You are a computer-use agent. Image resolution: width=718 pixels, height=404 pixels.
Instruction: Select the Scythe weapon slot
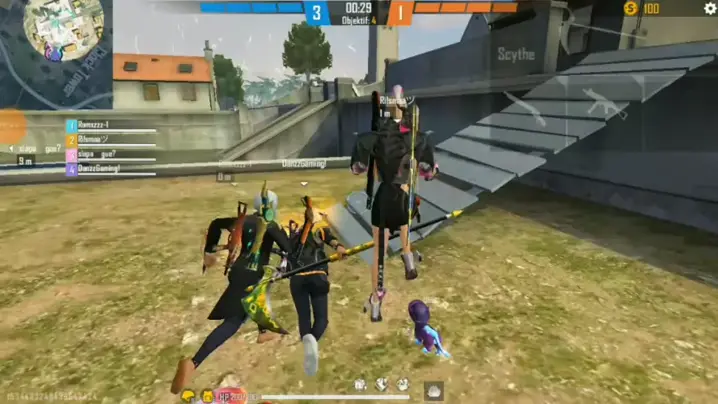point(516,54)
